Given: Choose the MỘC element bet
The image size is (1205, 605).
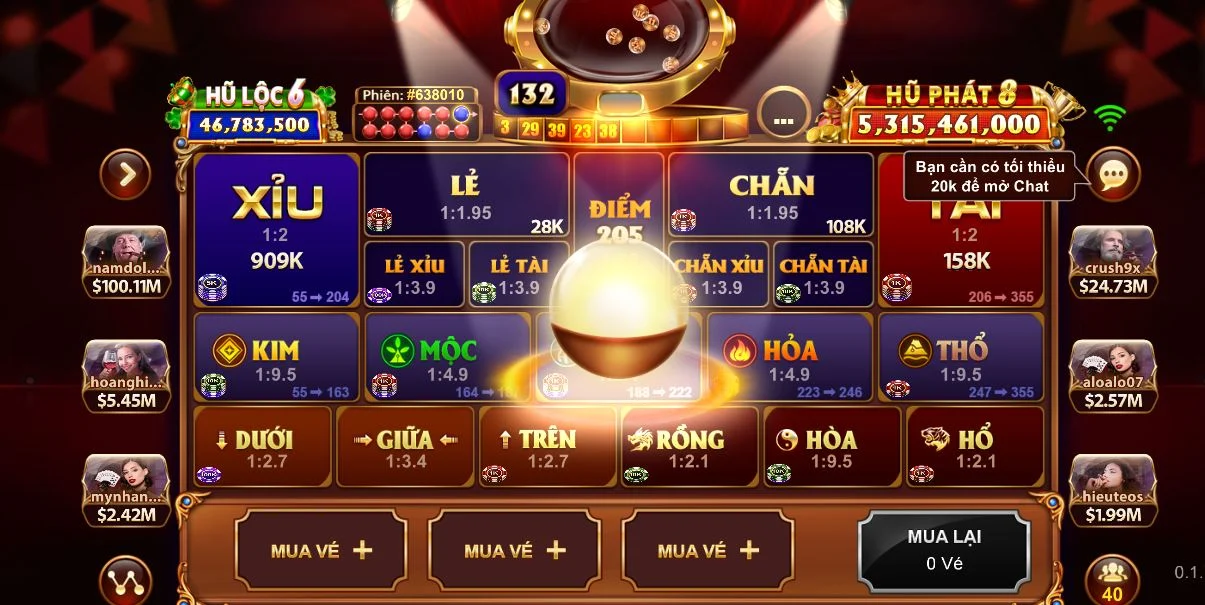Looking at the screenshot, I should 447,357.
